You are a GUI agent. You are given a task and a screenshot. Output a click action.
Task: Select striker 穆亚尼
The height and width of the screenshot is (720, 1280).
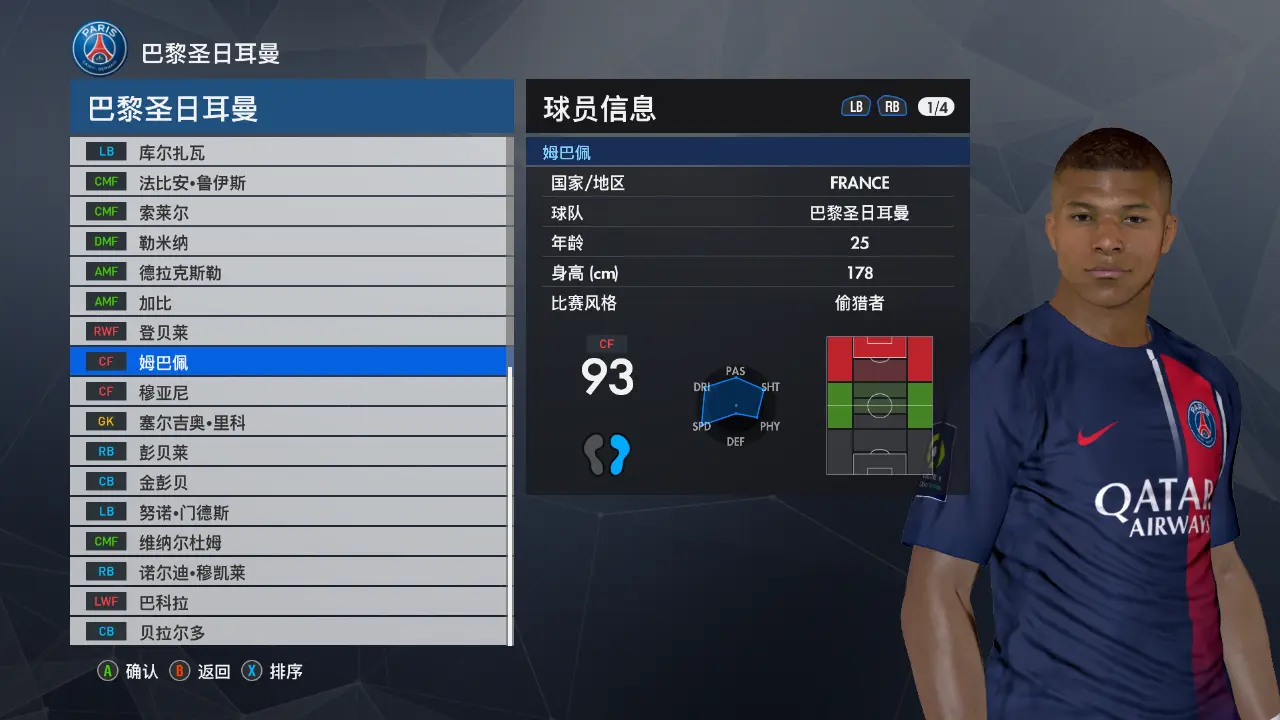coord(290,392)
